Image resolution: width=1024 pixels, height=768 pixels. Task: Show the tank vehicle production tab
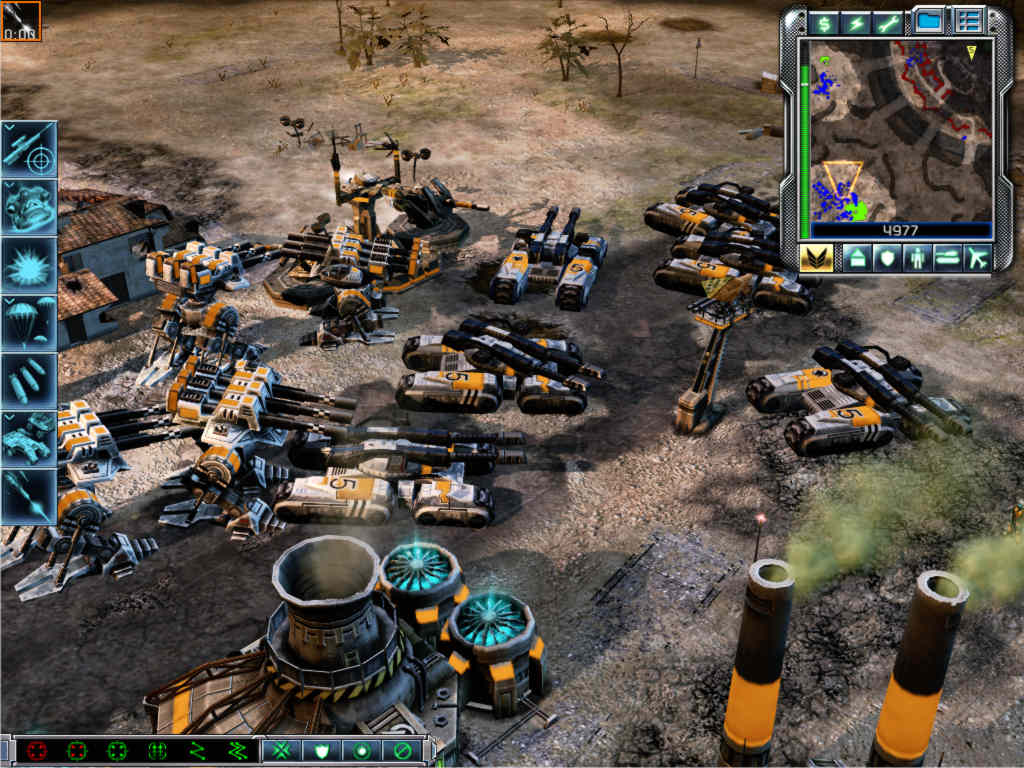946,258
